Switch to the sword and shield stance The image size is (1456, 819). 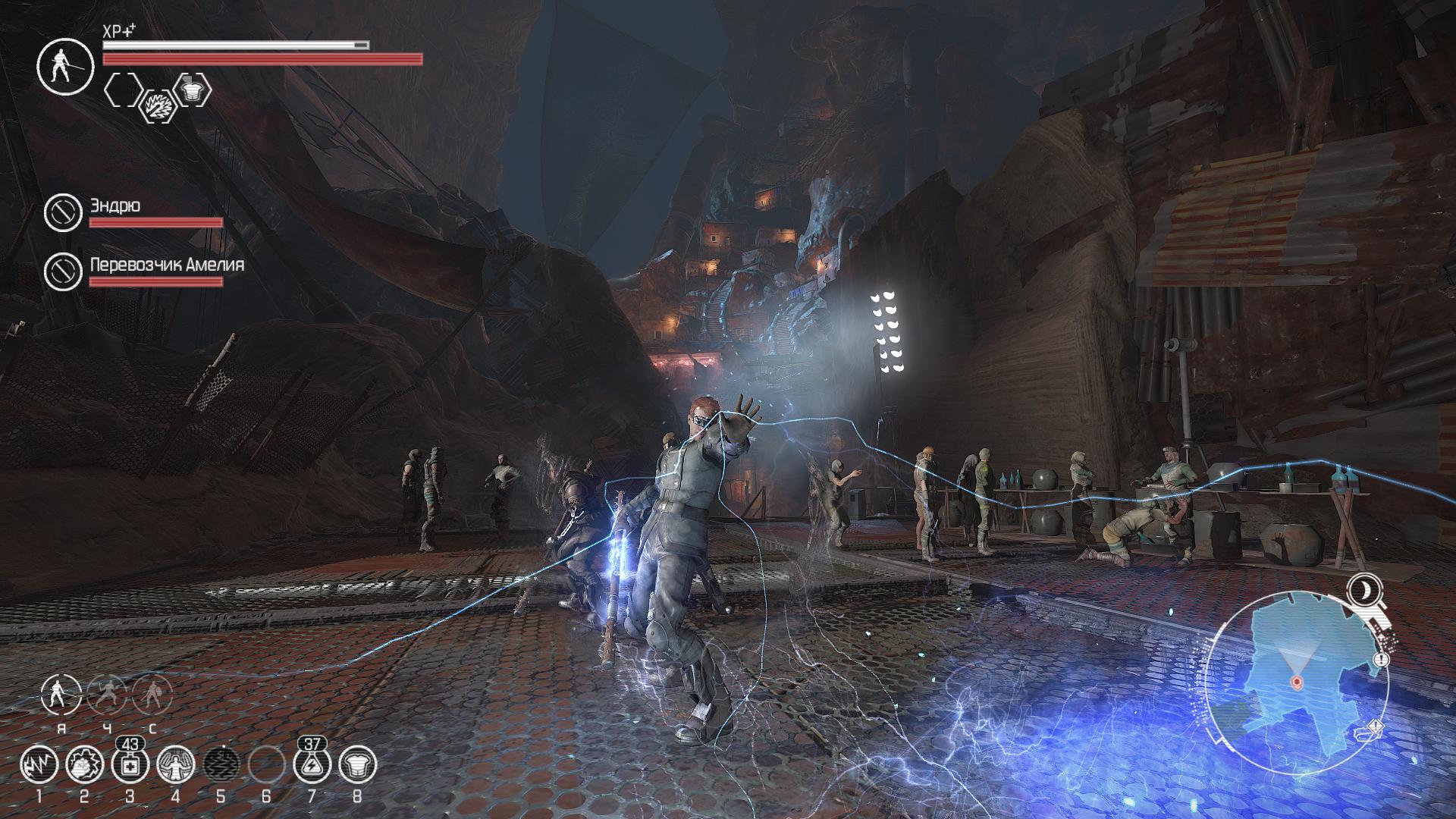point(152,695)
